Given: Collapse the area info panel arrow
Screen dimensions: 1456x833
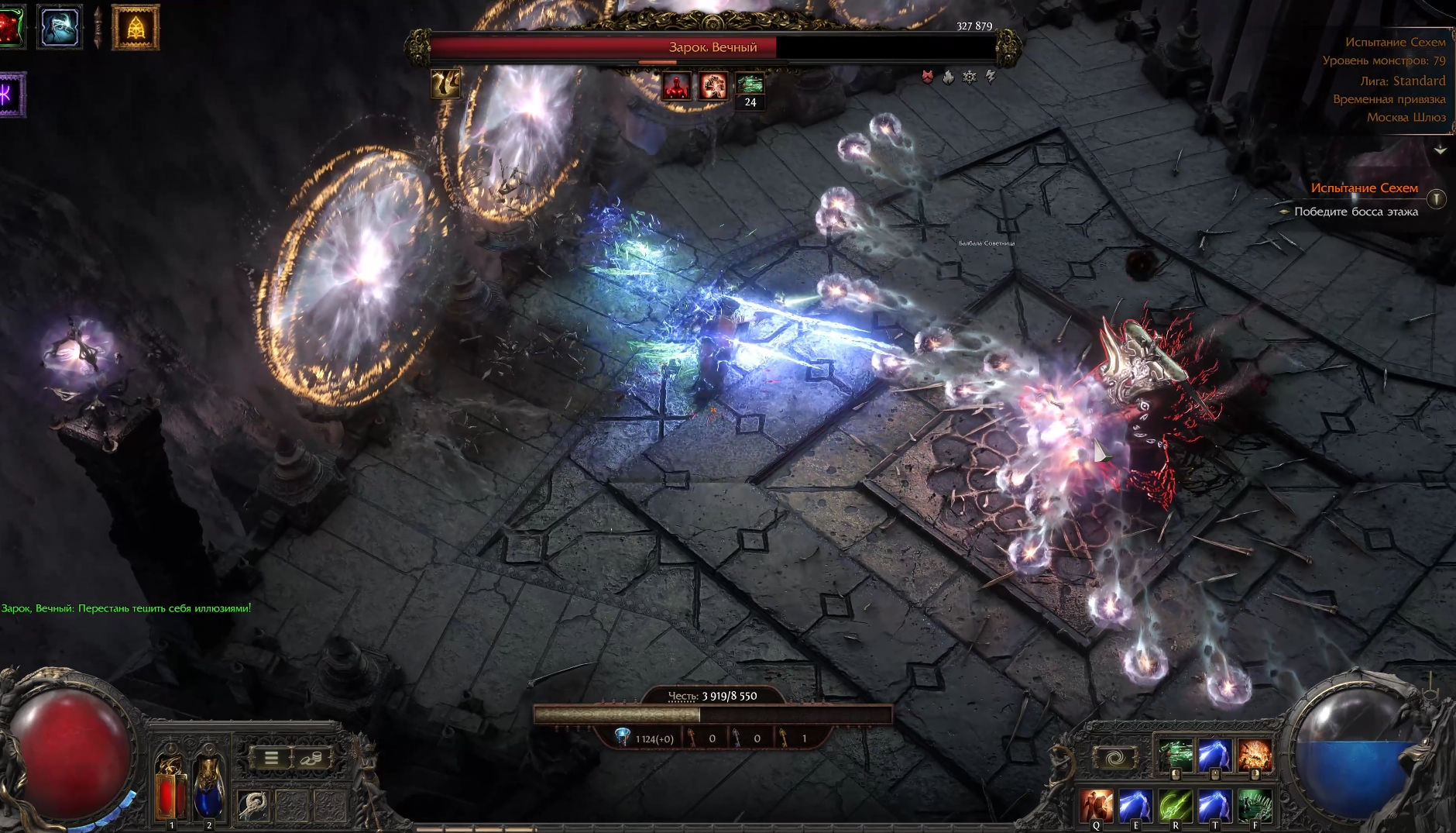Looking at the screenshot, I should [x=1440, y=150].
